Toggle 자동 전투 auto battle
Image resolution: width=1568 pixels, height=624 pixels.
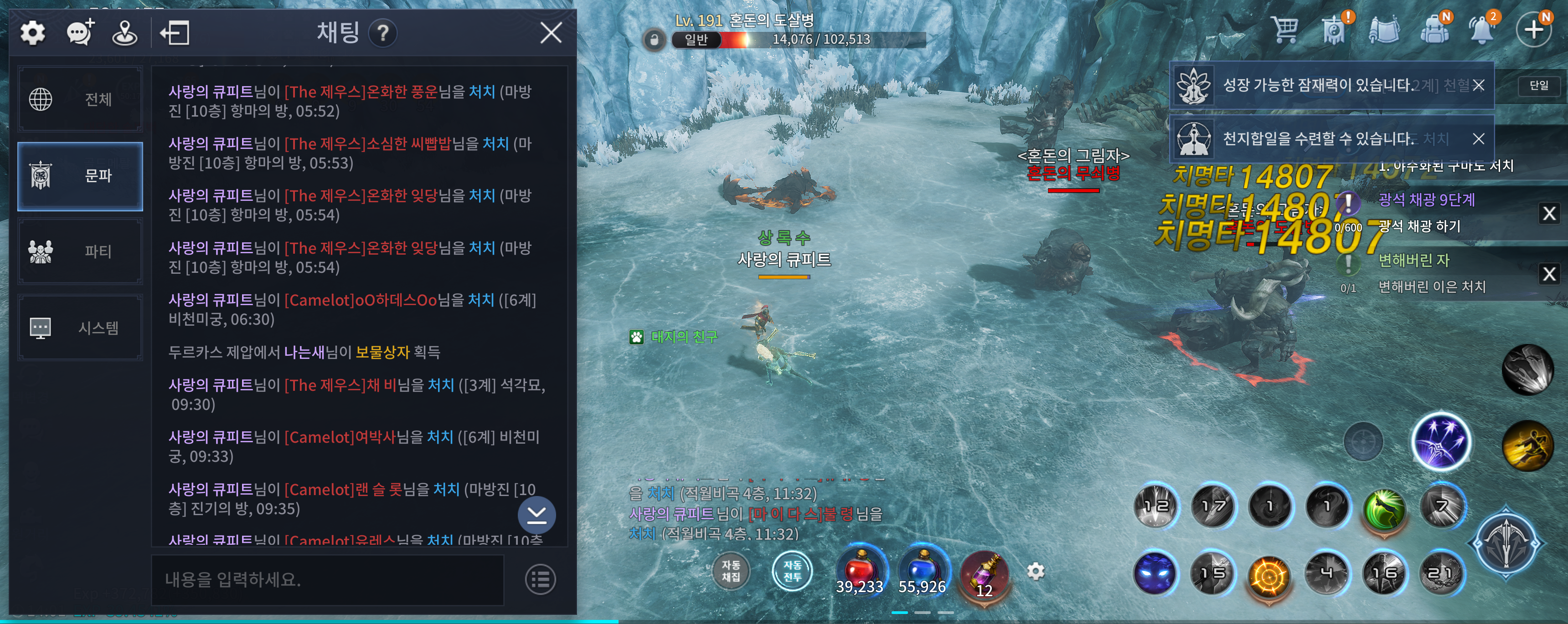point(792,570)
